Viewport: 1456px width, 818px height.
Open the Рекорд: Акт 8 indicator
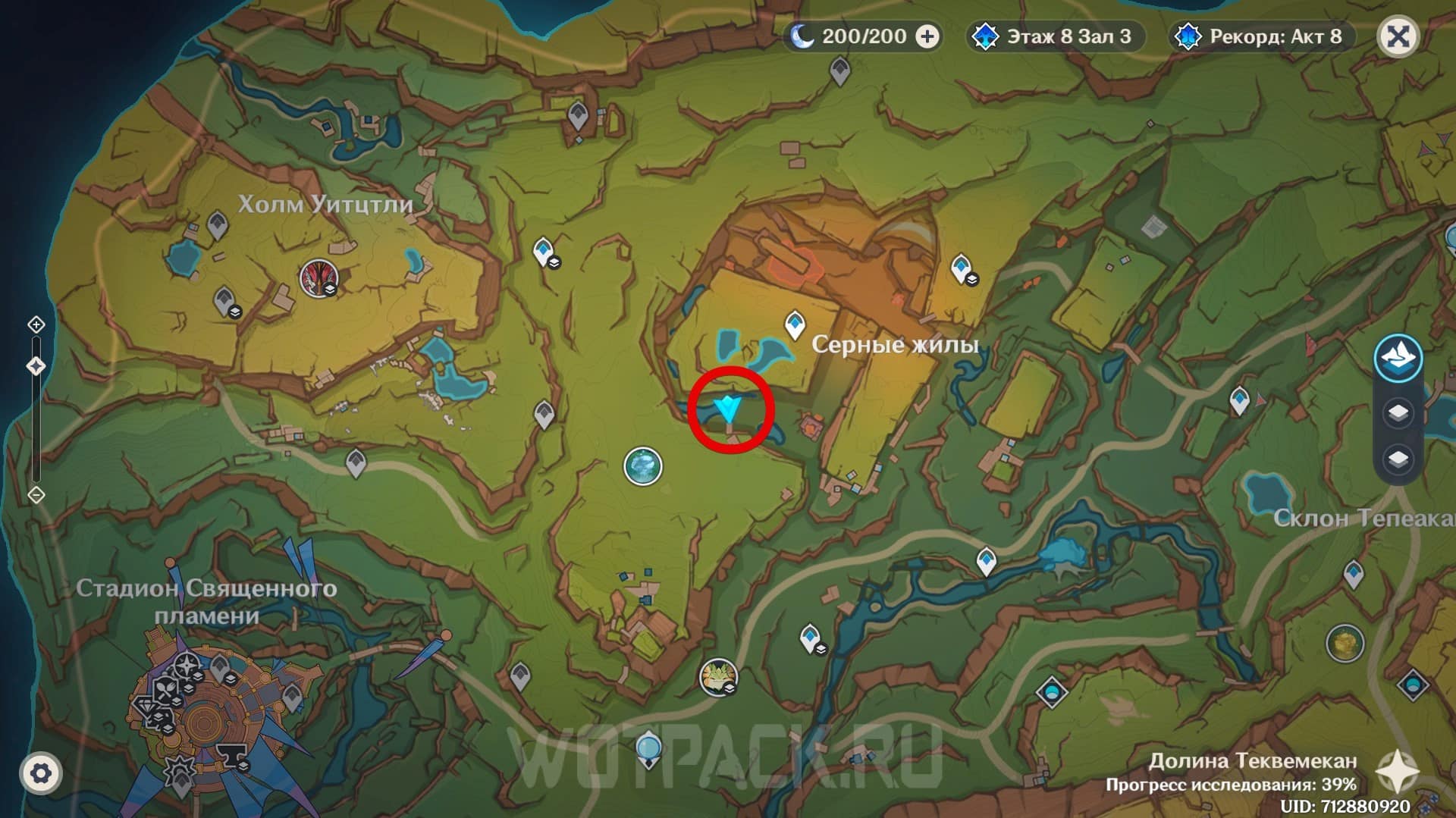(x=1263, y=36)
